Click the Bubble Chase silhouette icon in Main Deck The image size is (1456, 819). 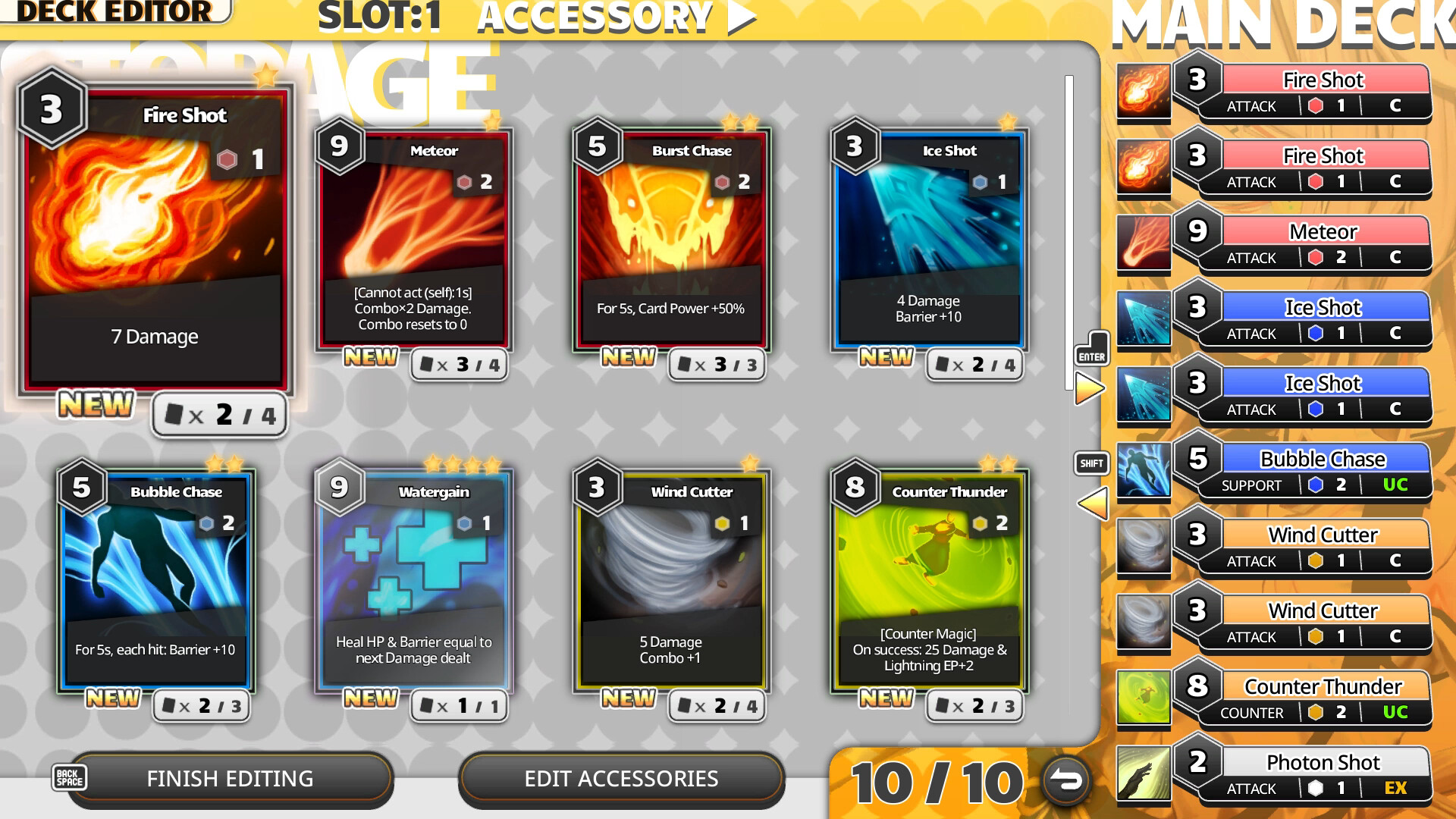point(1144,470)
